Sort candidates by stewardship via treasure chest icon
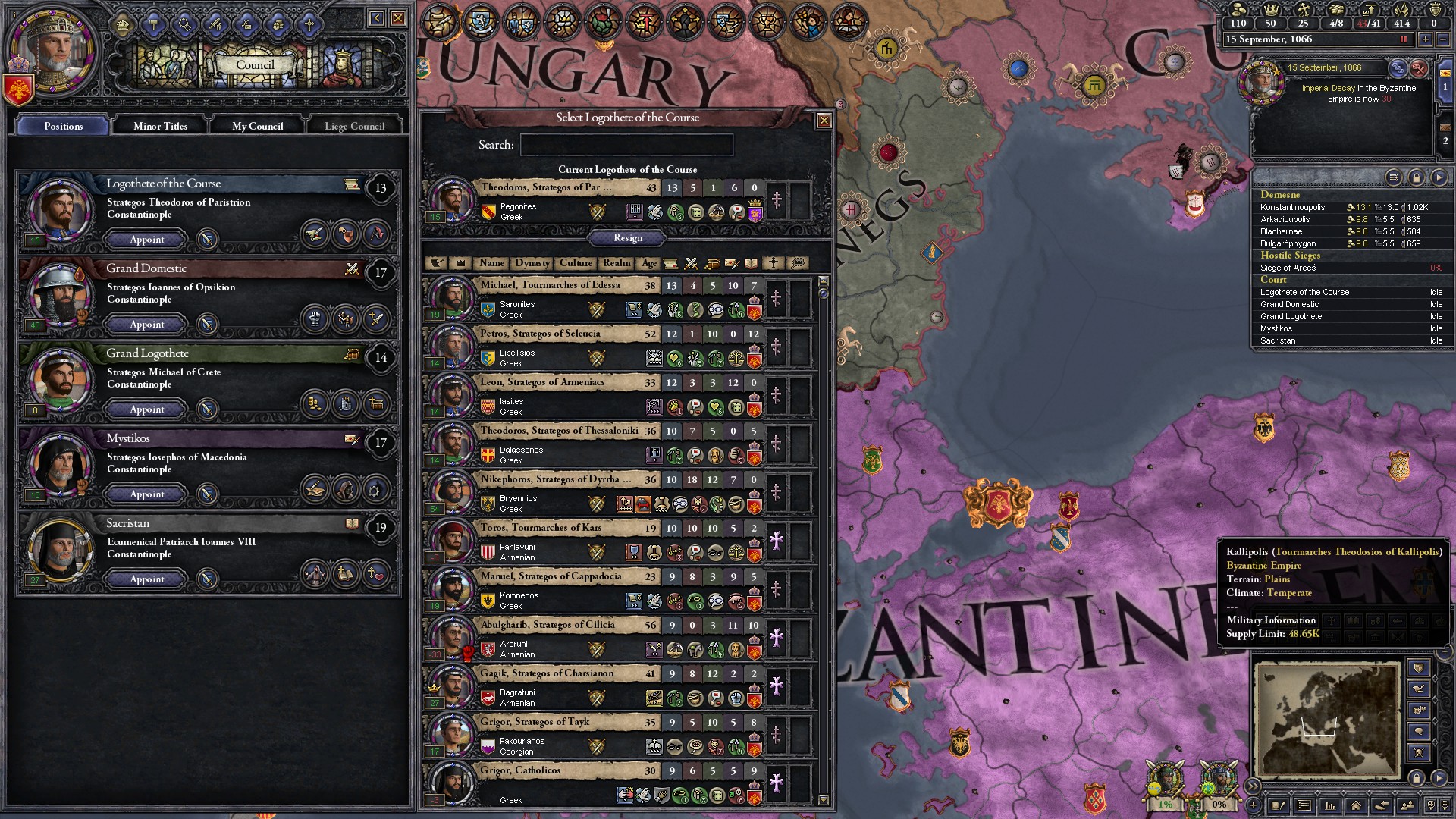 click(x=711, y=265)
